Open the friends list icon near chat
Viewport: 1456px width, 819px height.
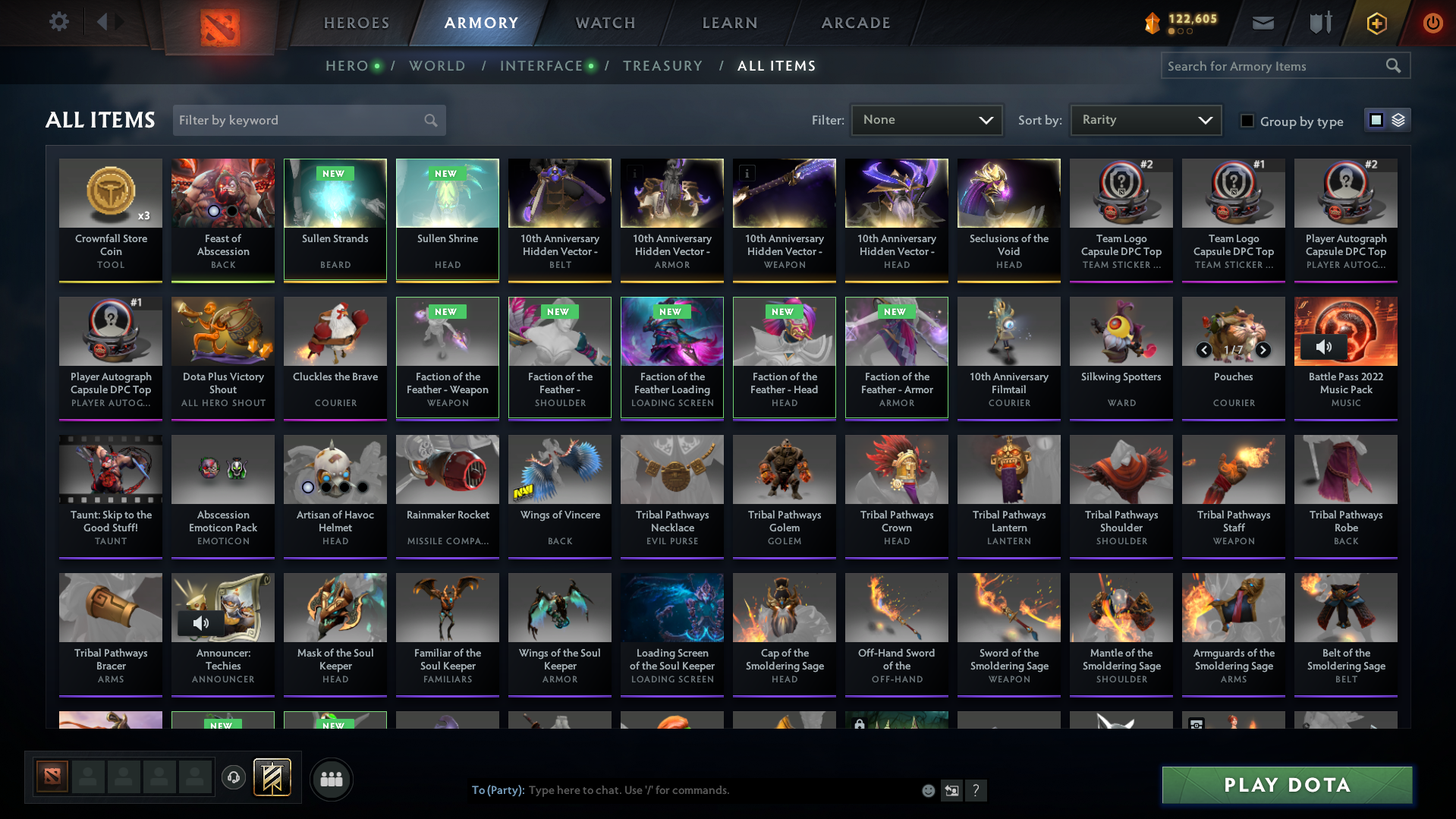point(331,779)
